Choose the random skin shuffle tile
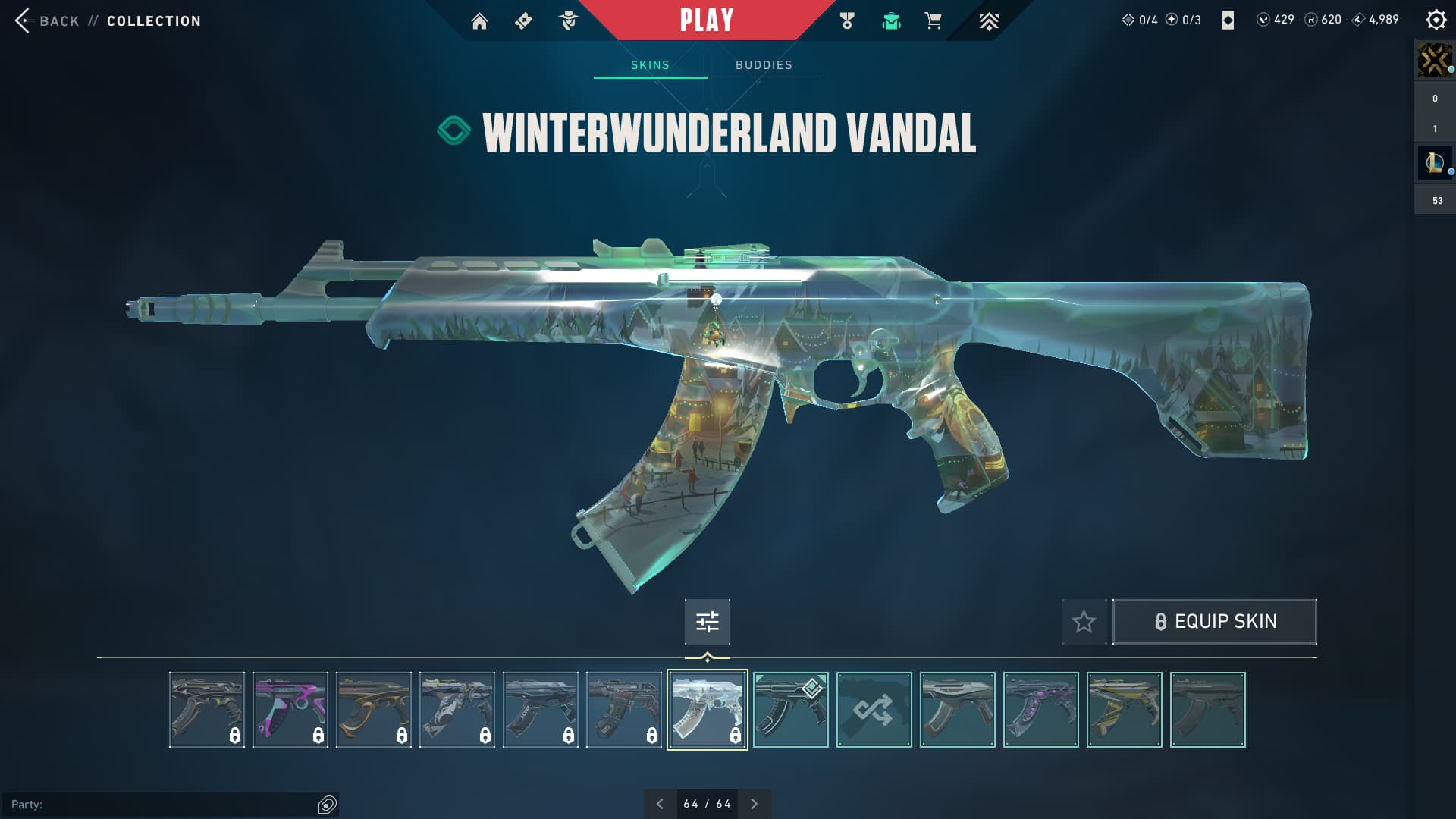The image size is (1456, 819). [874, 710]
